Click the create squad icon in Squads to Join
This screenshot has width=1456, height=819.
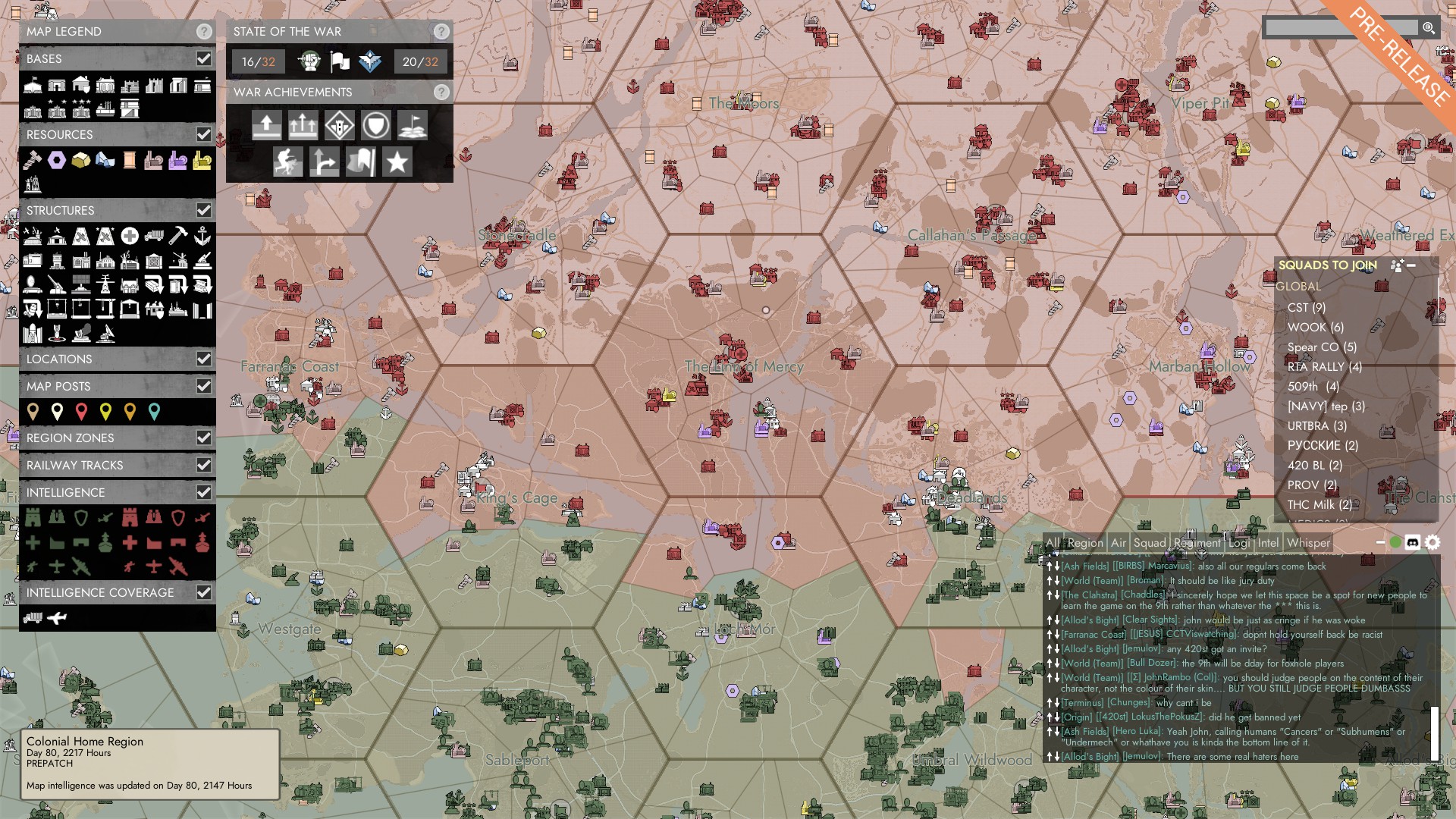1397,266
